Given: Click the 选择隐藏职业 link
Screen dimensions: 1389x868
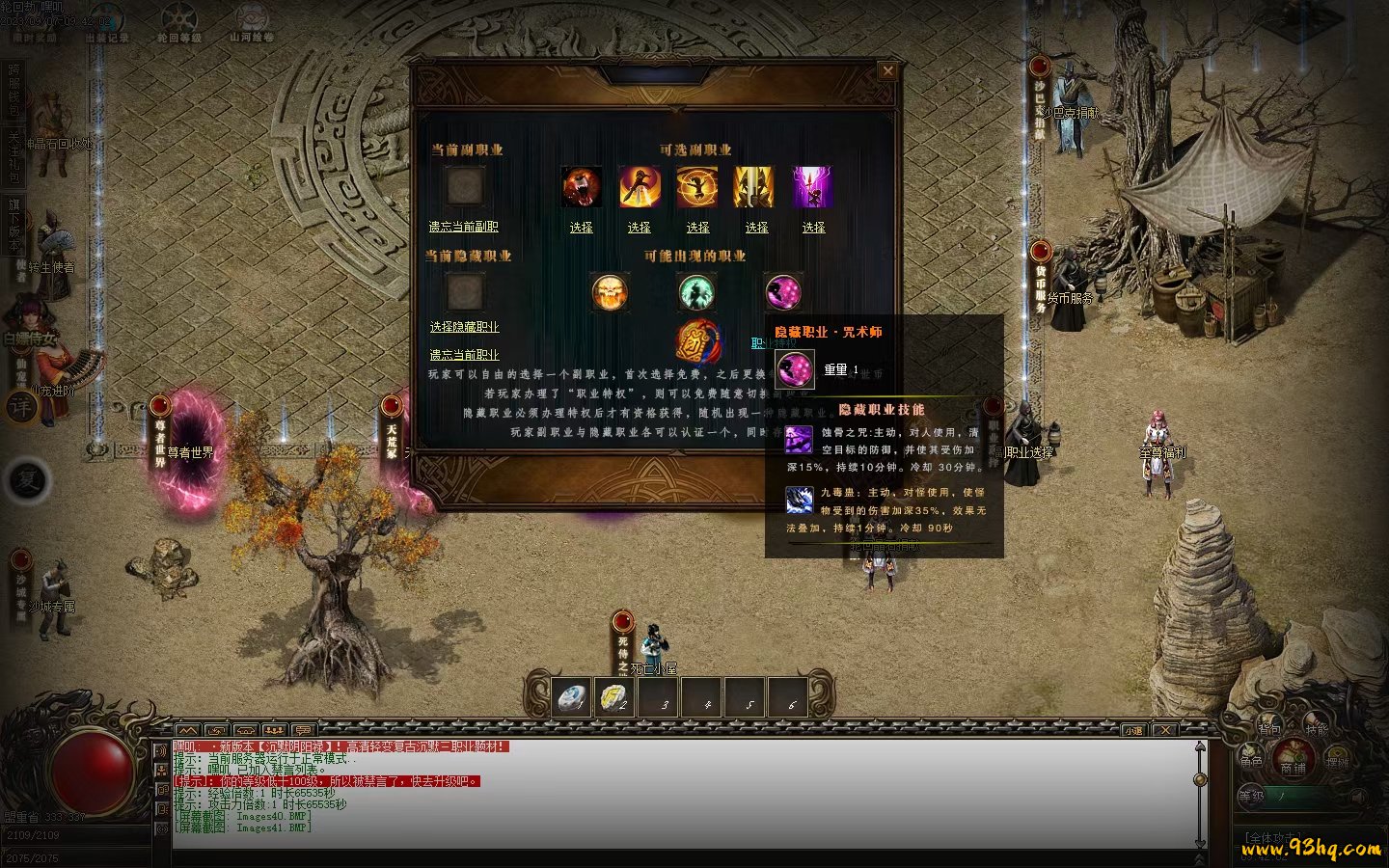Looking at the screenshot, I should (464, 327).
